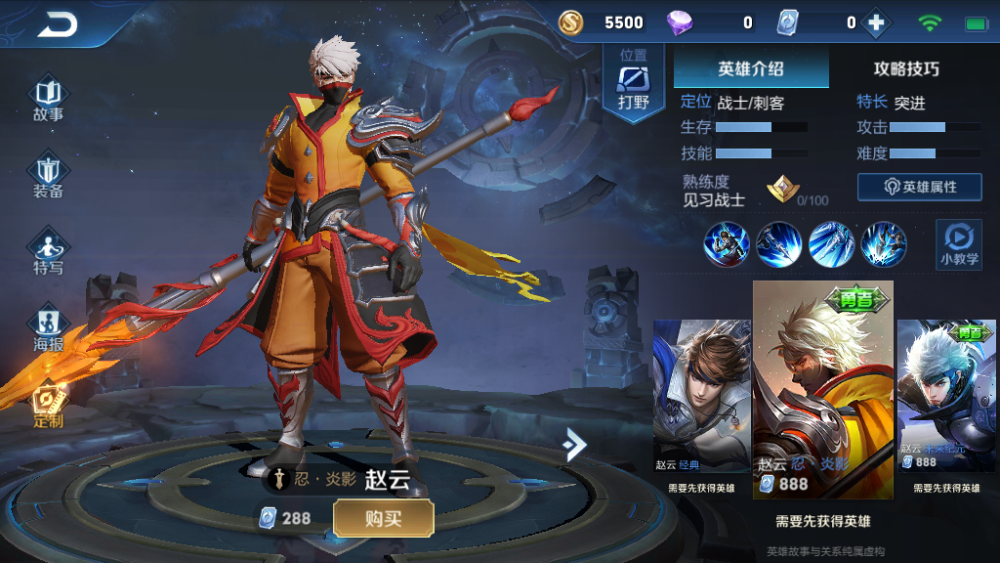Add skin tickets with the plus button
Viewport: 1000px width, 563px height.
877,23
